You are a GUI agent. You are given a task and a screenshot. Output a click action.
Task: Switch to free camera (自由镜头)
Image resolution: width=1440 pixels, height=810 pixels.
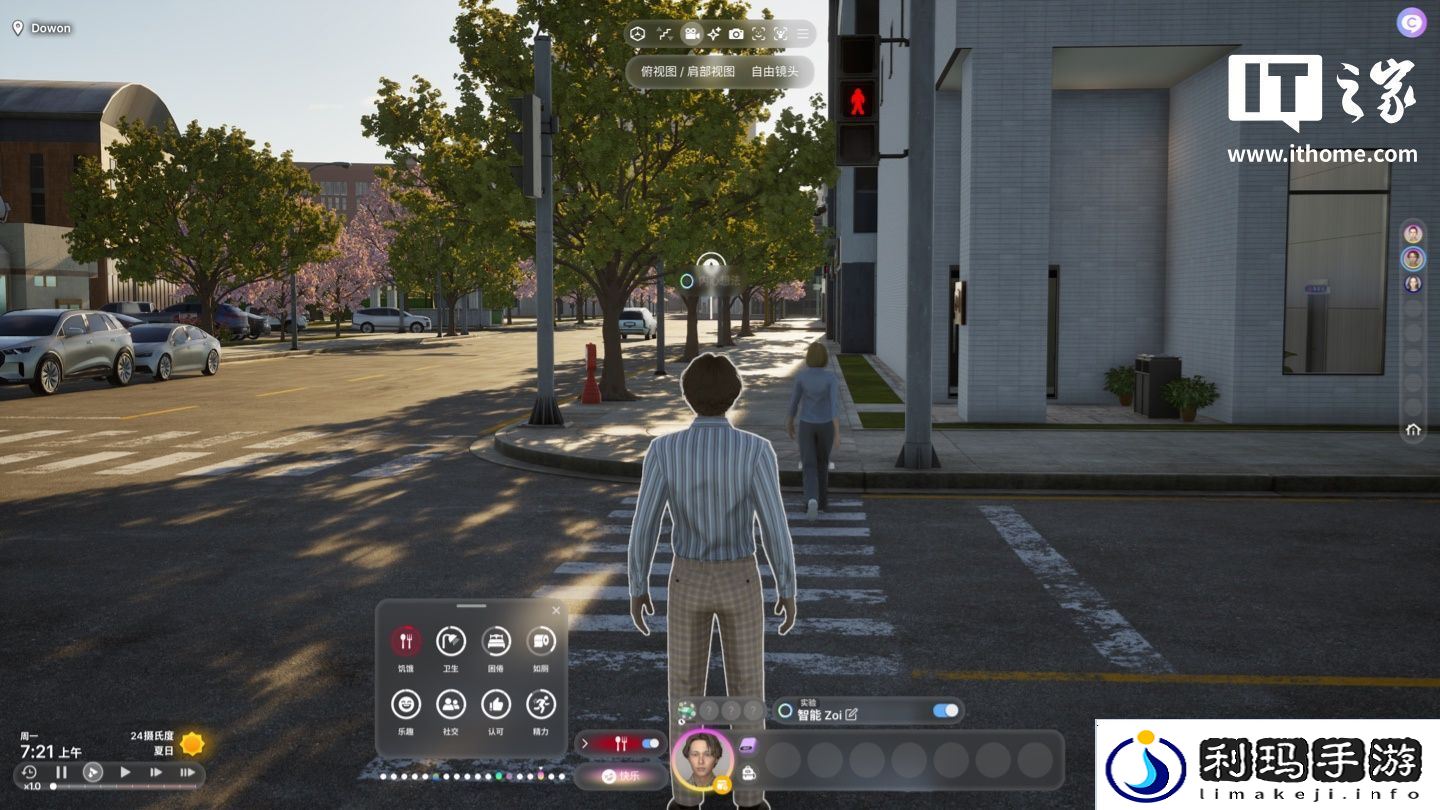click(x=775, y=72)
